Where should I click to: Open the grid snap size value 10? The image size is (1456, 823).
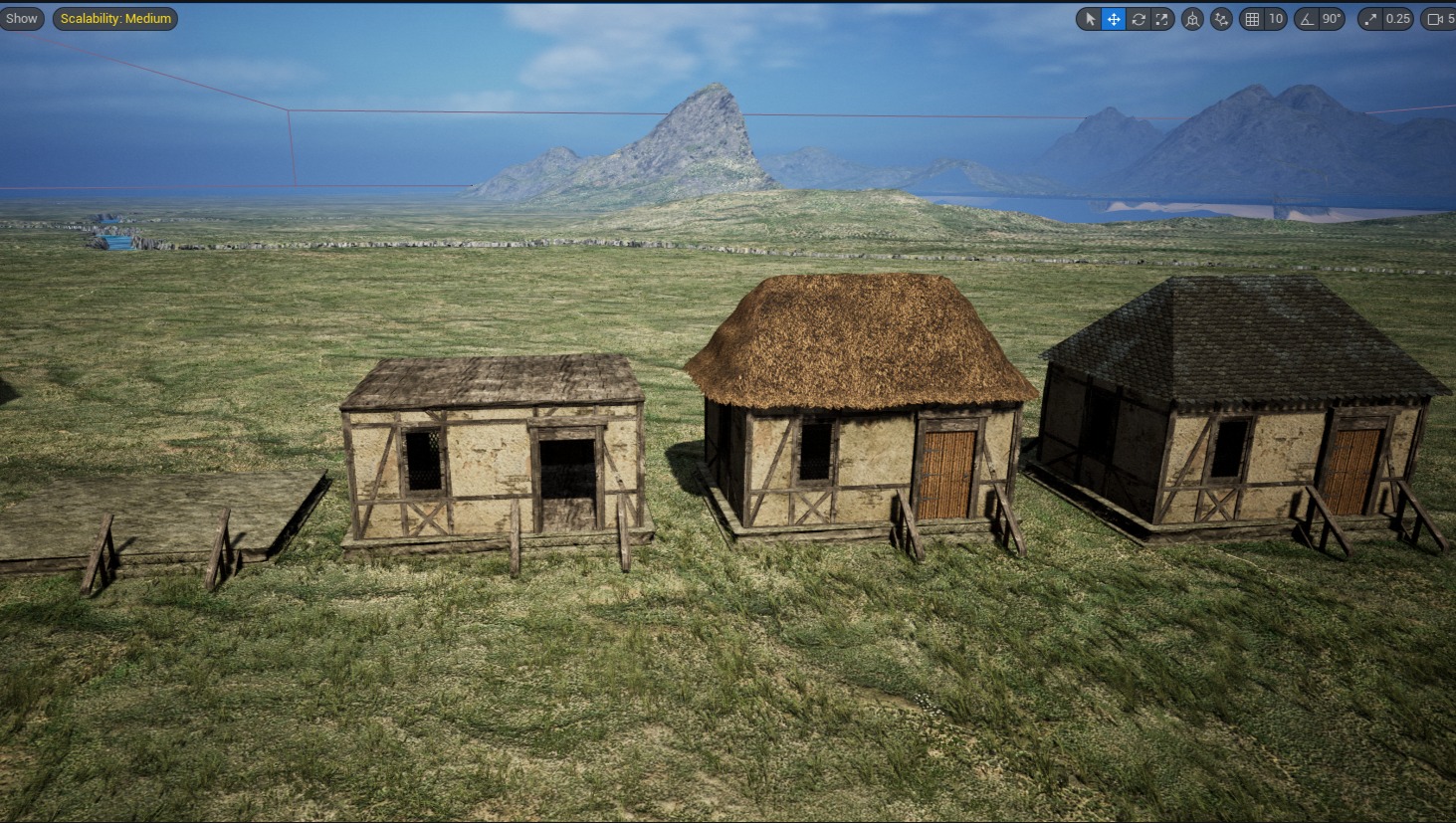click(x=1275, y=19)
